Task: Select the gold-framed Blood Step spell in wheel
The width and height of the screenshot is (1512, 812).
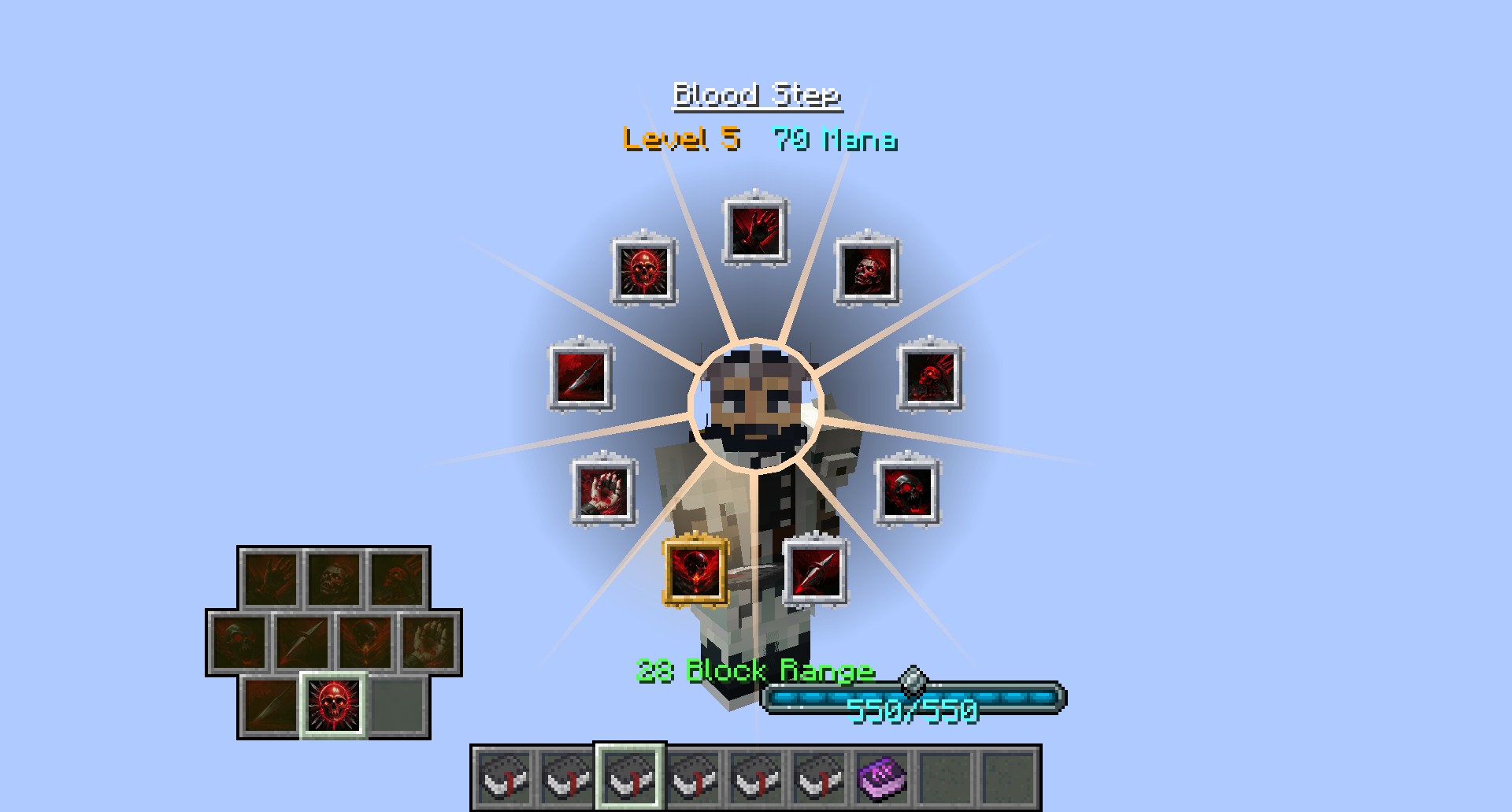Action: pyautogui.click(x=695, y=570)
